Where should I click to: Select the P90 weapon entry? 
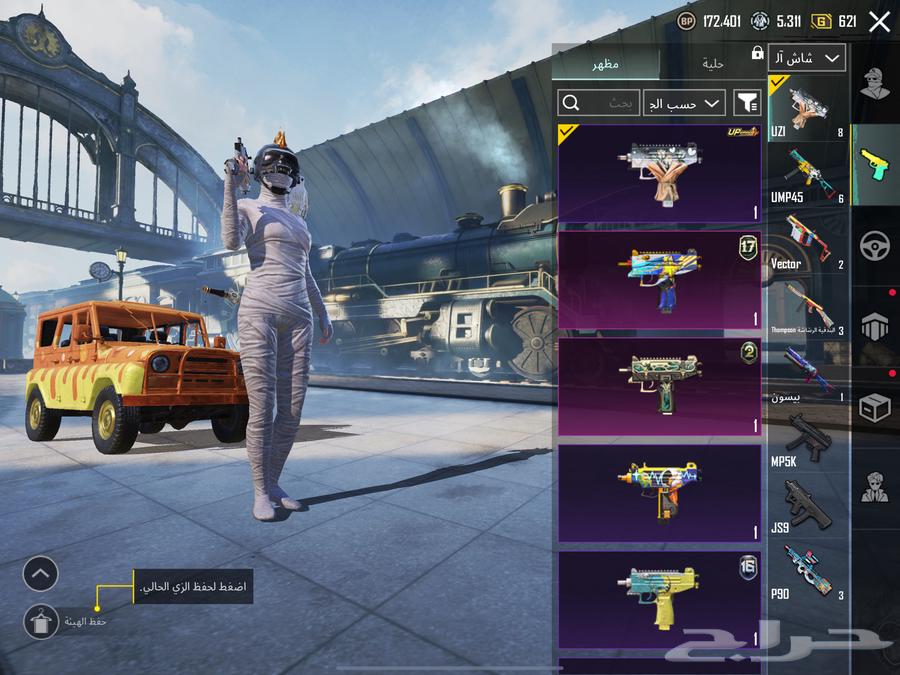808,572
